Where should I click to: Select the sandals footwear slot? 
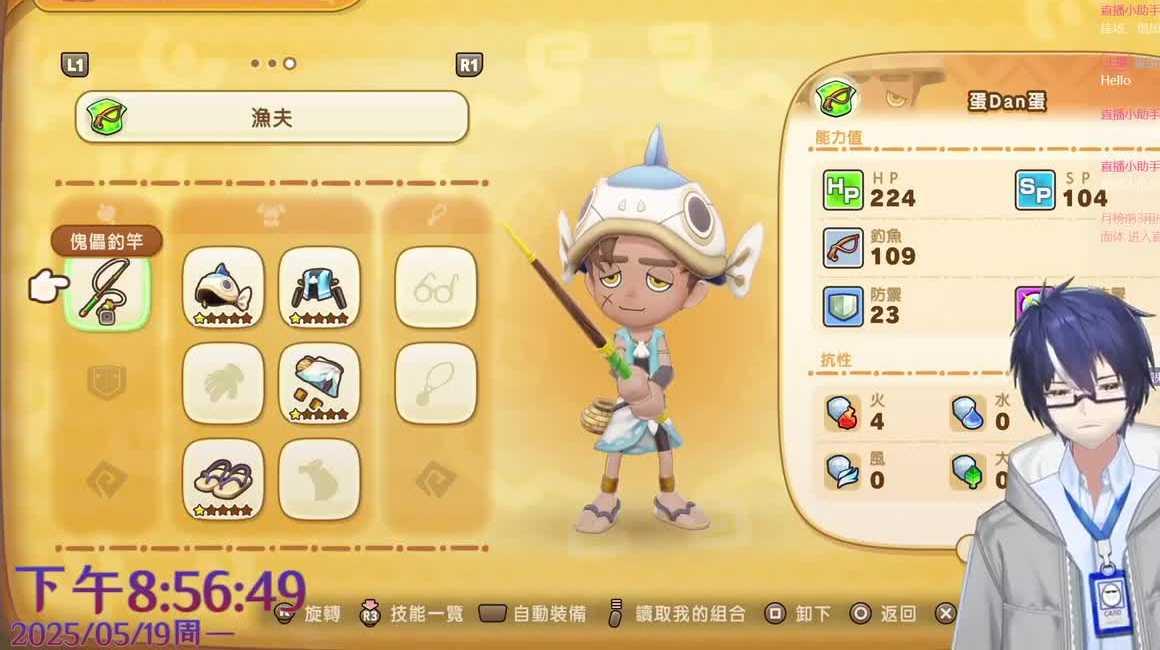pyautogui.click(x=223, y=479)
